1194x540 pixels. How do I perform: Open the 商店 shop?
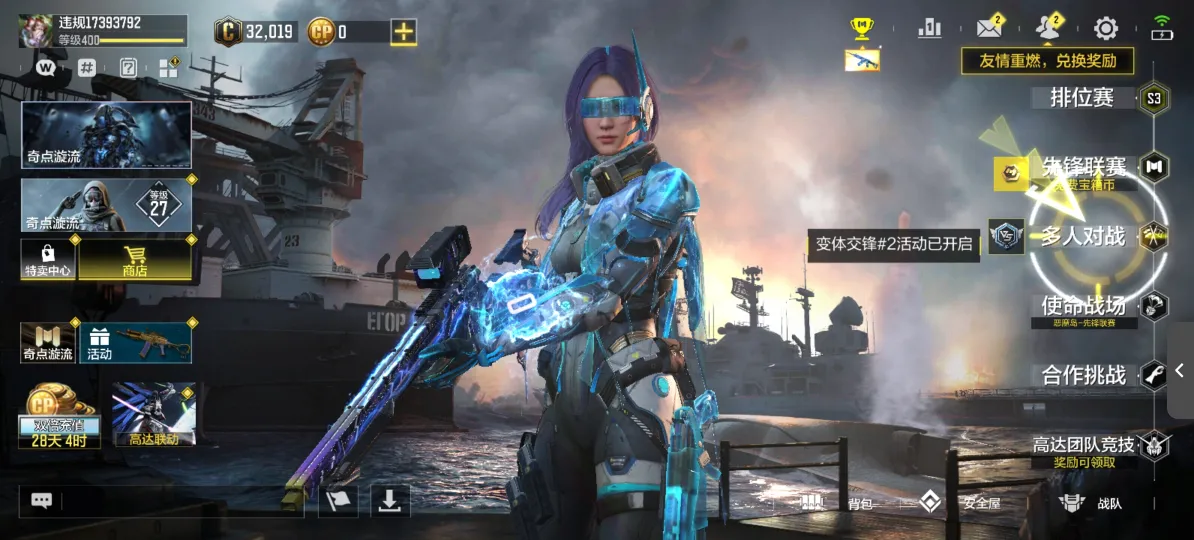point(135,259)
